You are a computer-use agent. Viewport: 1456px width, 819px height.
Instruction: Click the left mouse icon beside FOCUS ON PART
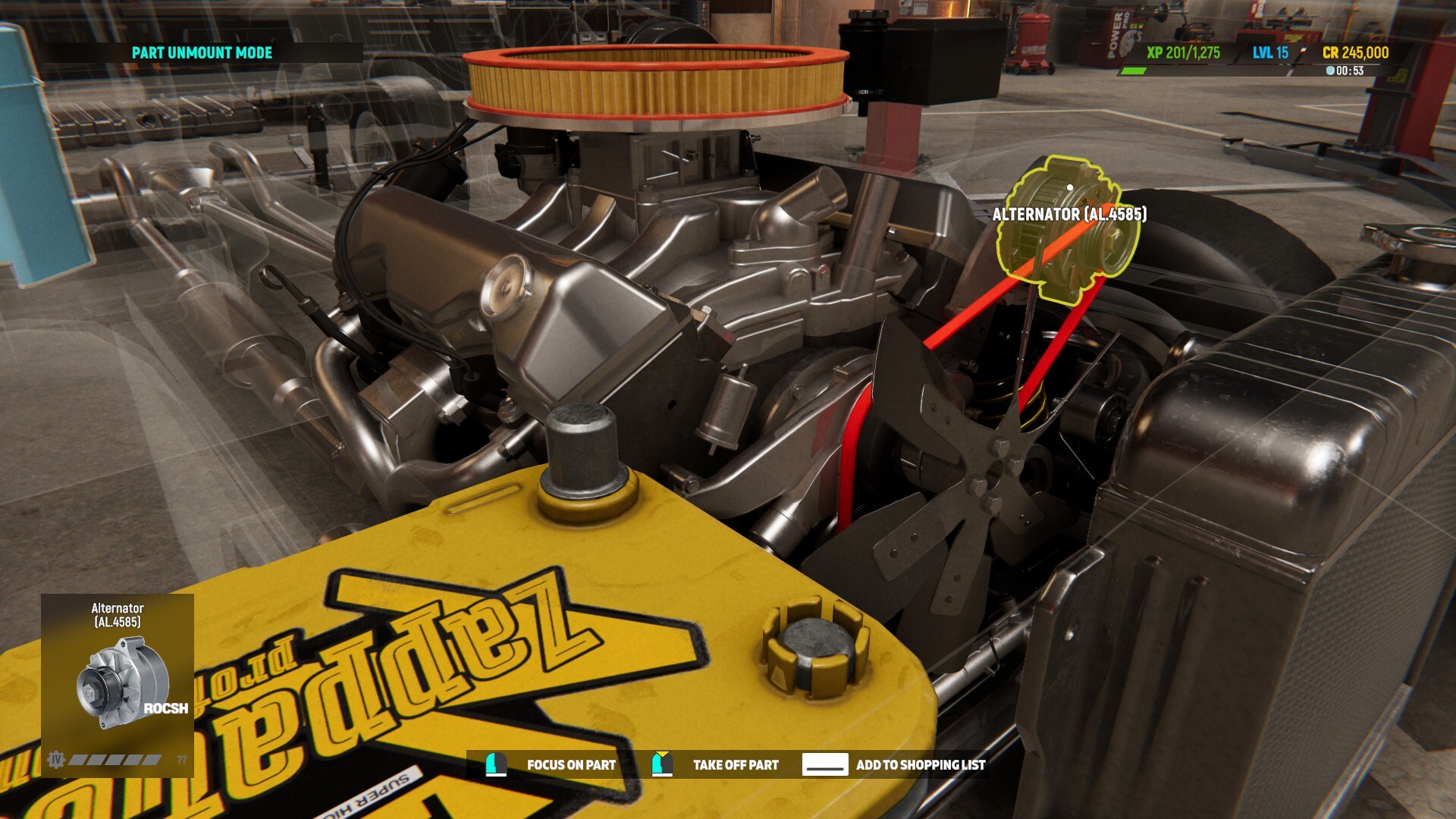[x=497, y=765]
